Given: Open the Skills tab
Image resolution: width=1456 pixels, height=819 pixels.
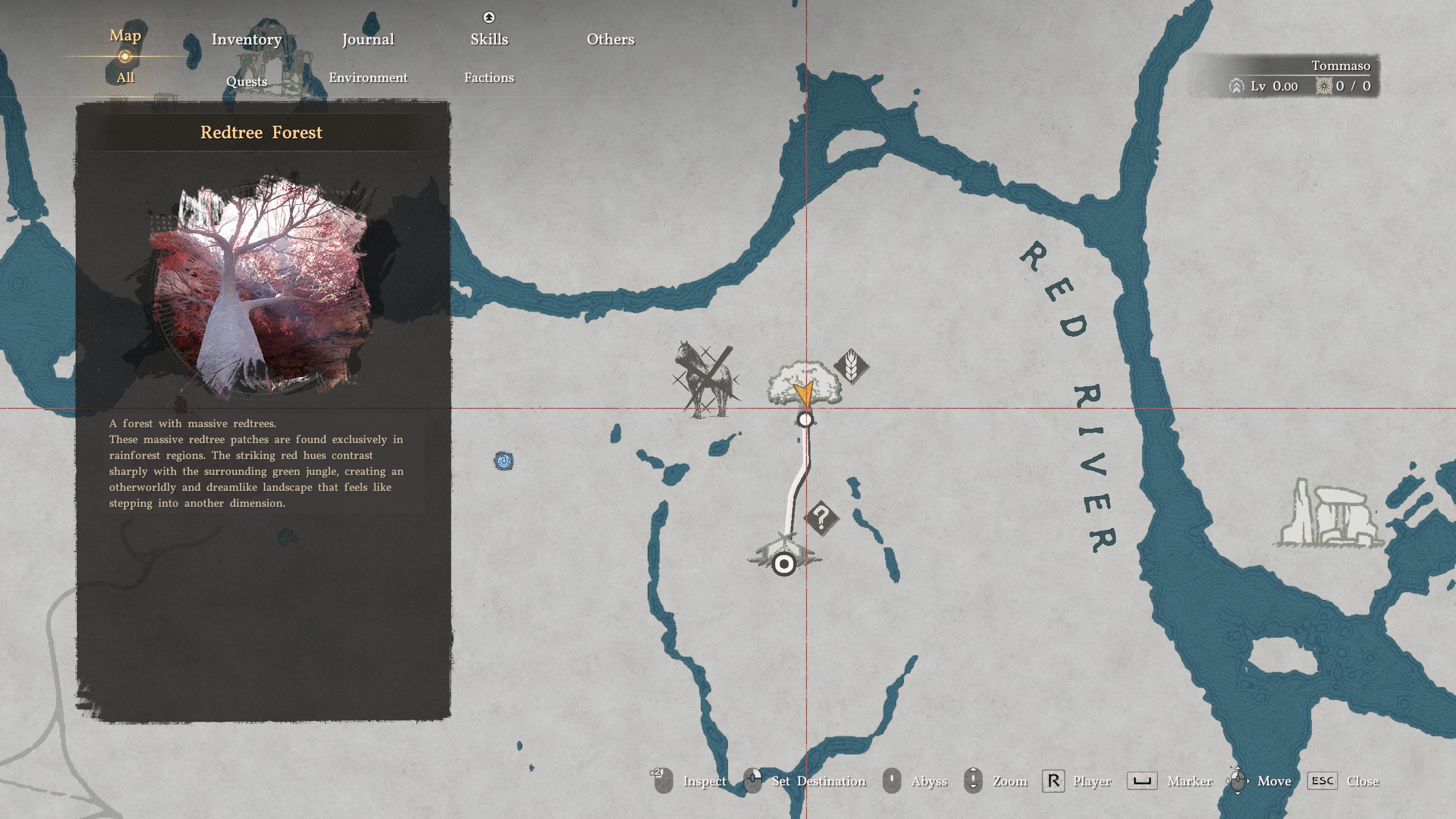Looking at the screenshot, I should click(x=489, y=39).
